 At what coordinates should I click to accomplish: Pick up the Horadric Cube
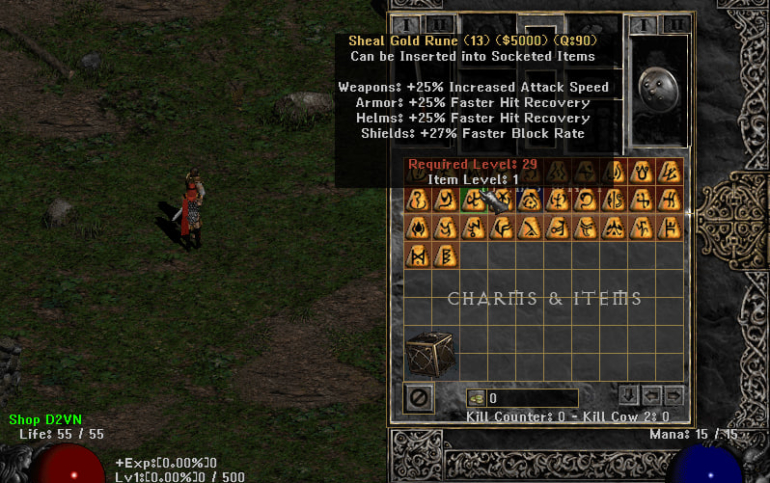pyautogui.click(x=426, y=353)
